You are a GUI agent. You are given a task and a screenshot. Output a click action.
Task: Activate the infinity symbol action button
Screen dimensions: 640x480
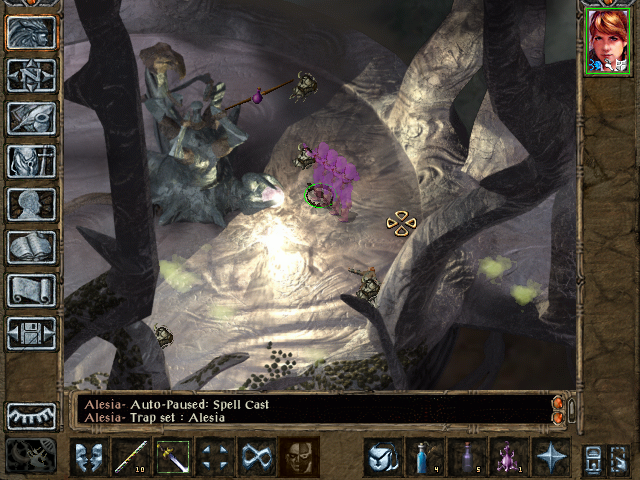click(x=256, y=457)
